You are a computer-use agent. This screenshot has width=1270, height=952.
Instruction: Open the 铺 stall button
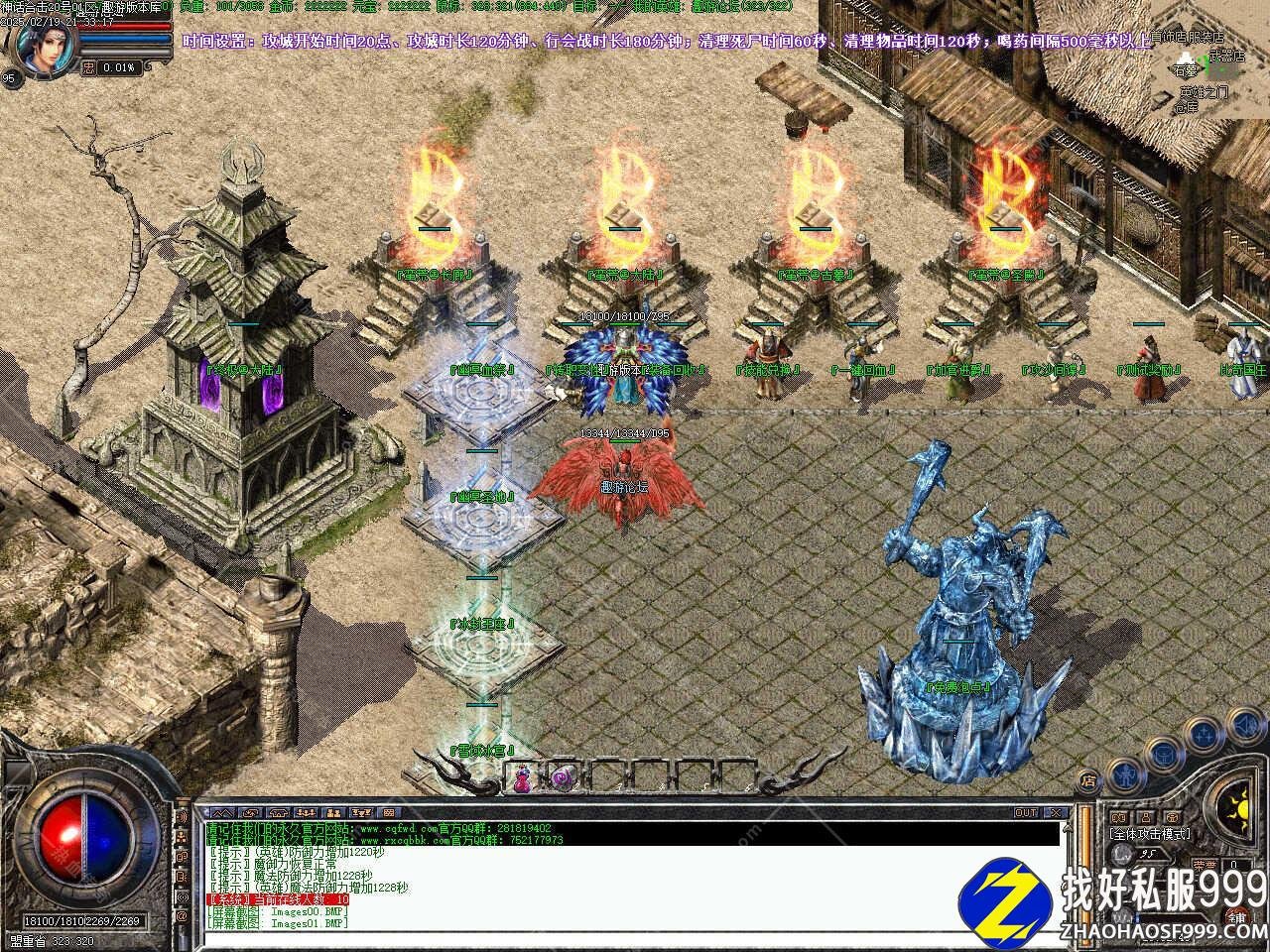click(1239, 916)
